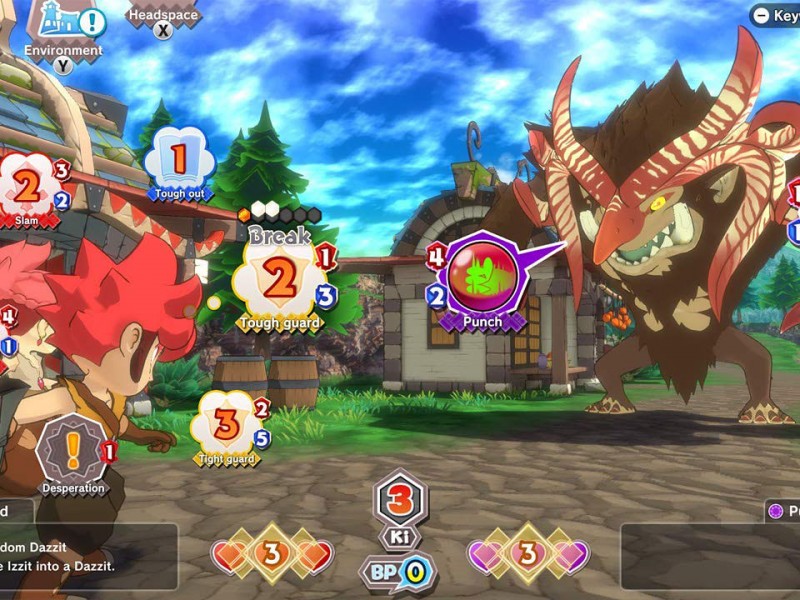Select the Tough out action card
Image resolution: width=800 pixels, height=600 pixels.
(x=180, y=160)
